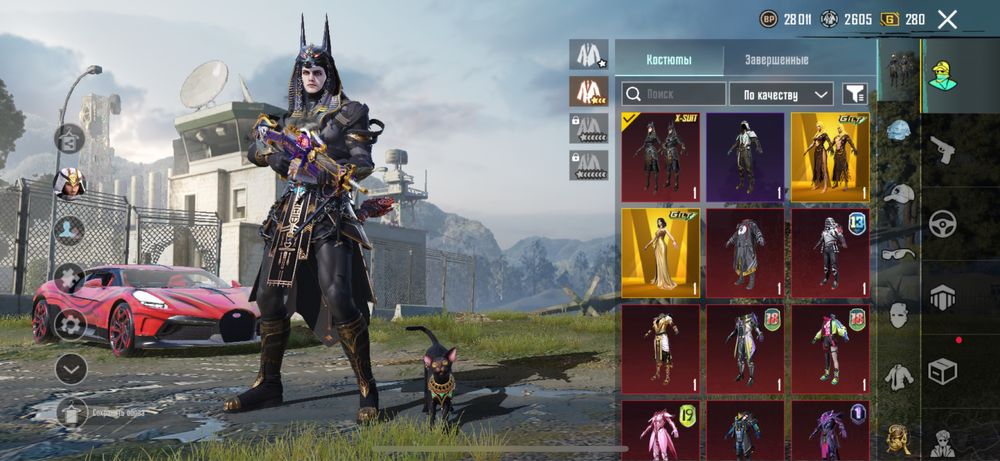
Task: Open the filter funnel button
Action: 855,94
